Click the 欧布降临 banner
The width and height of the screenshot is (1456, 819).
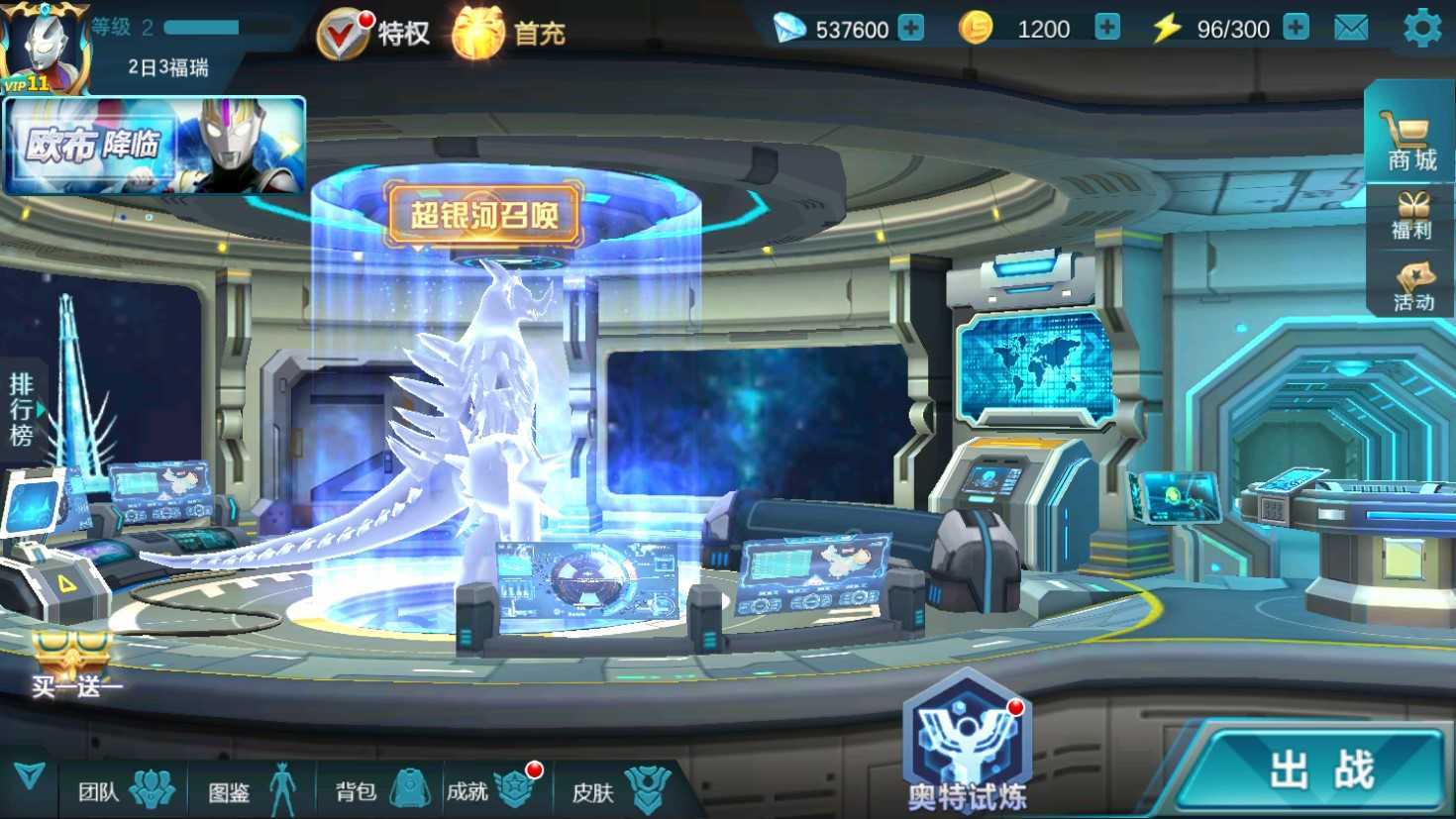point(155,146)
